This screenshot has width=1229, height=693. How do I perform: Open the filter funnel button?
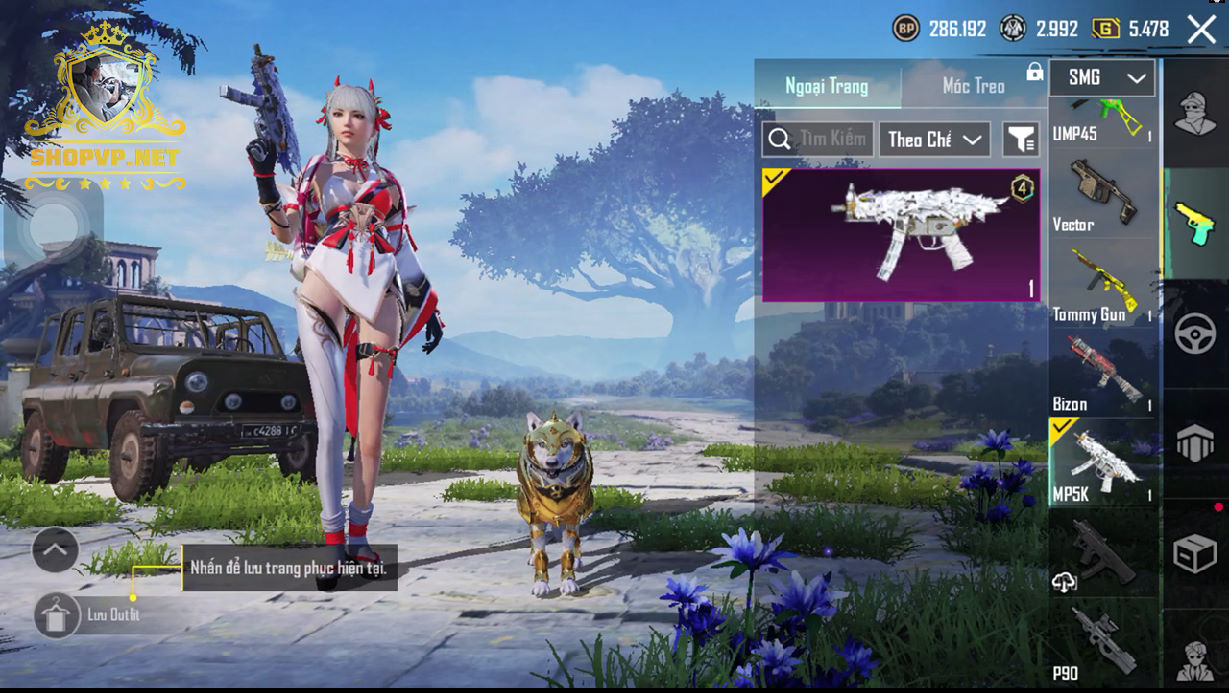(x=1021, y=139)
